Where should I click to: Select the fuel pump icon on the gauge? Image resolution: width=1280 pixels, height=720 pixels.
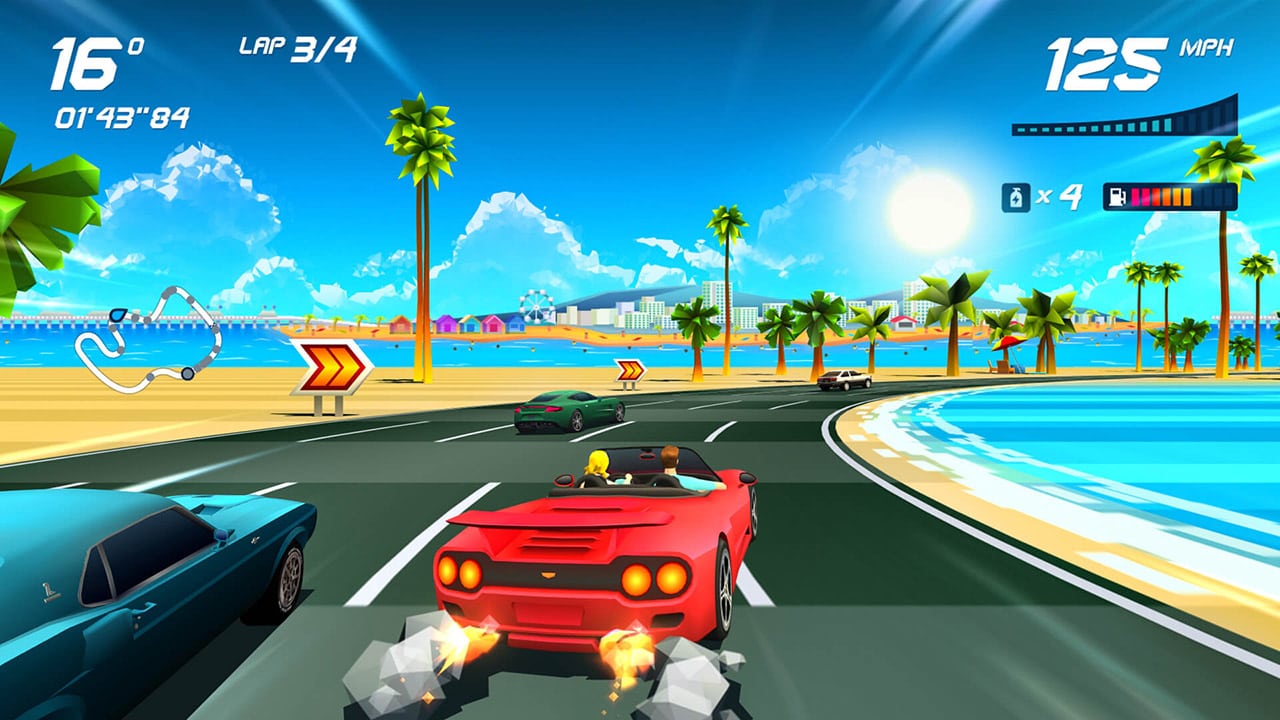(x=1117, y=197)
